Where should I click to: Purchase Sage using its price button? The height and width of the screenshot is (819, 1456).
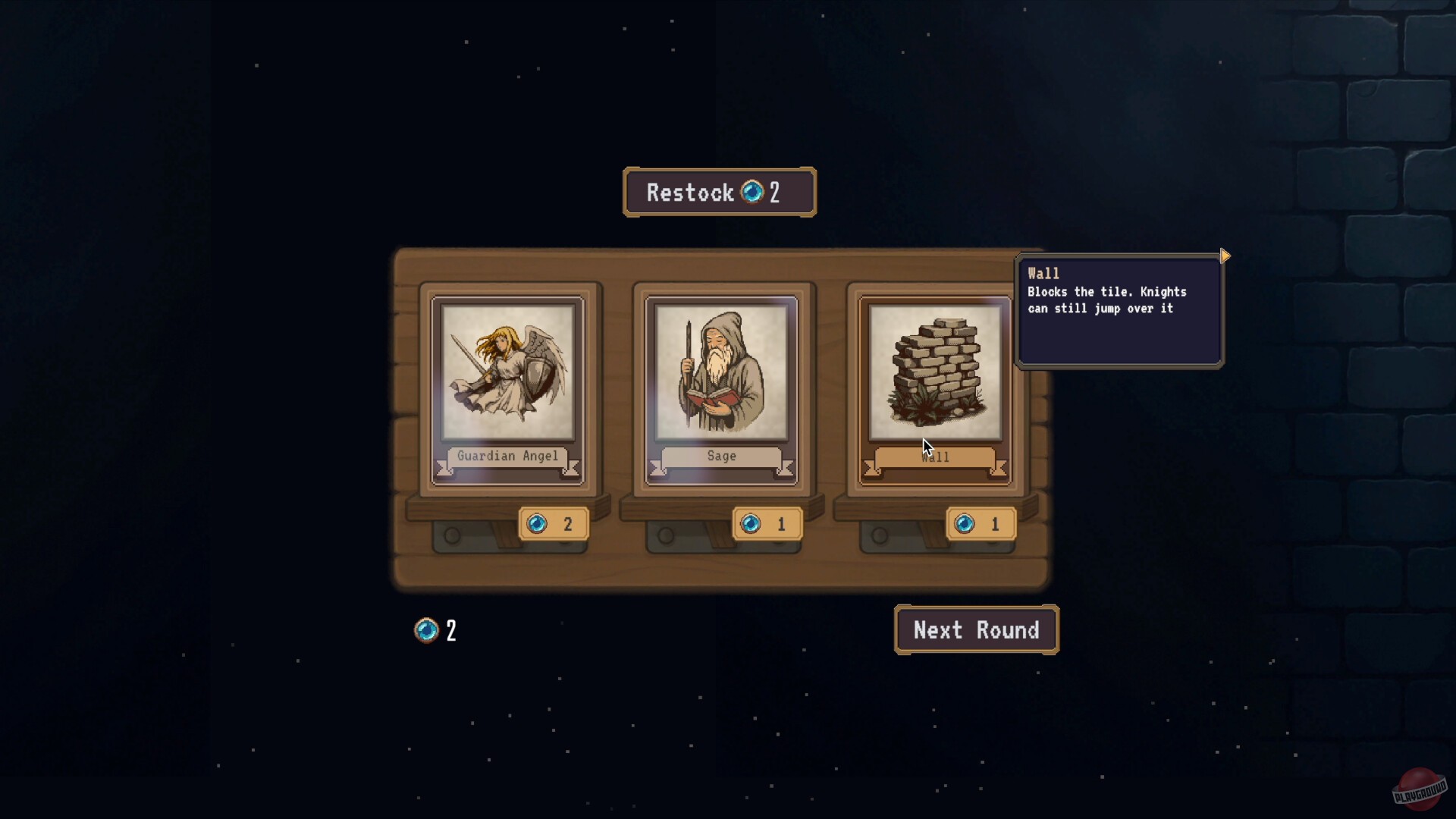tap(767, 524)
